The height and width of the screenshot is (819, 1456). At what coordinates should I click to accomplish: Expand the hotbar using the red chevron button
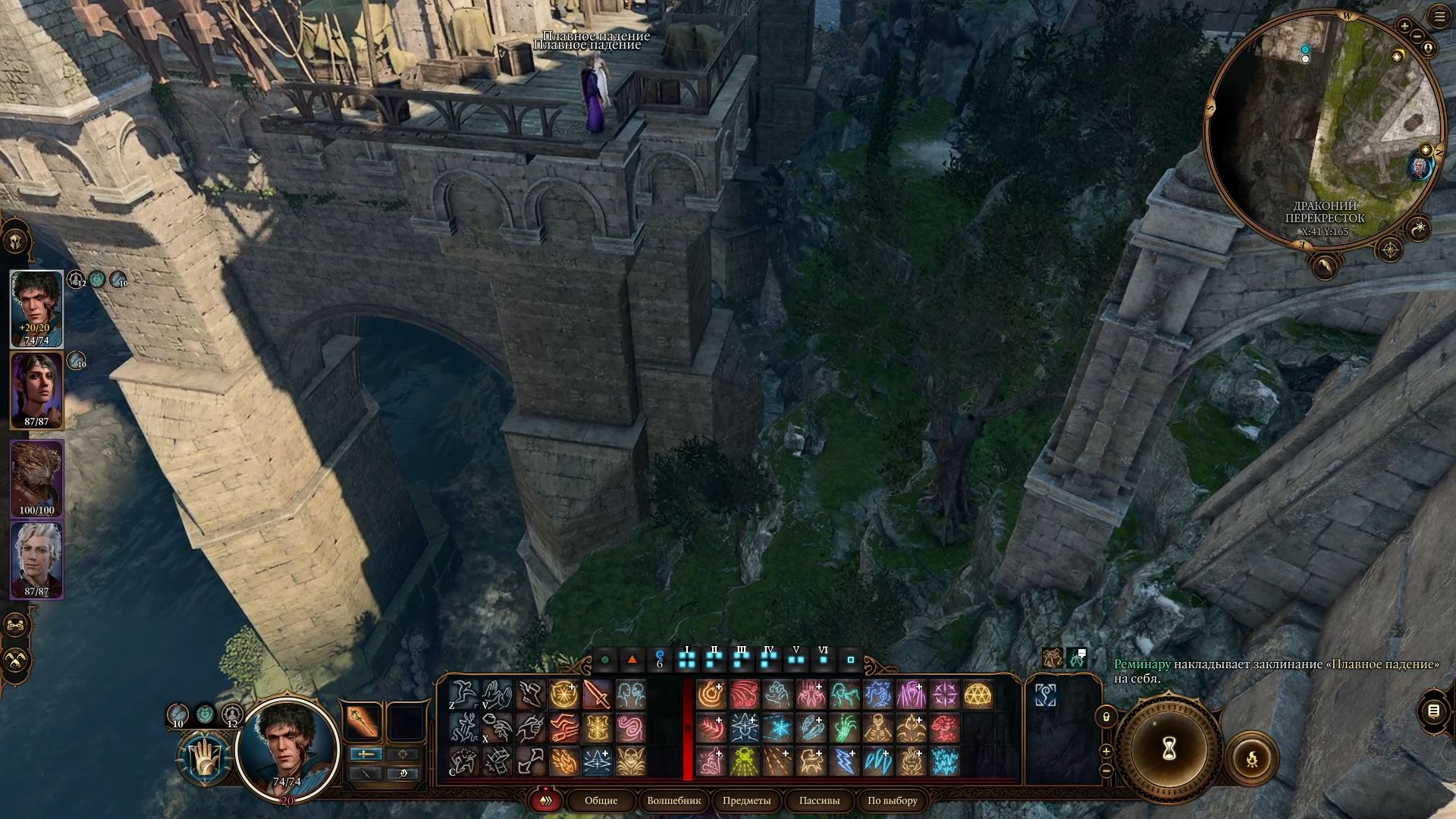(546, 801)
